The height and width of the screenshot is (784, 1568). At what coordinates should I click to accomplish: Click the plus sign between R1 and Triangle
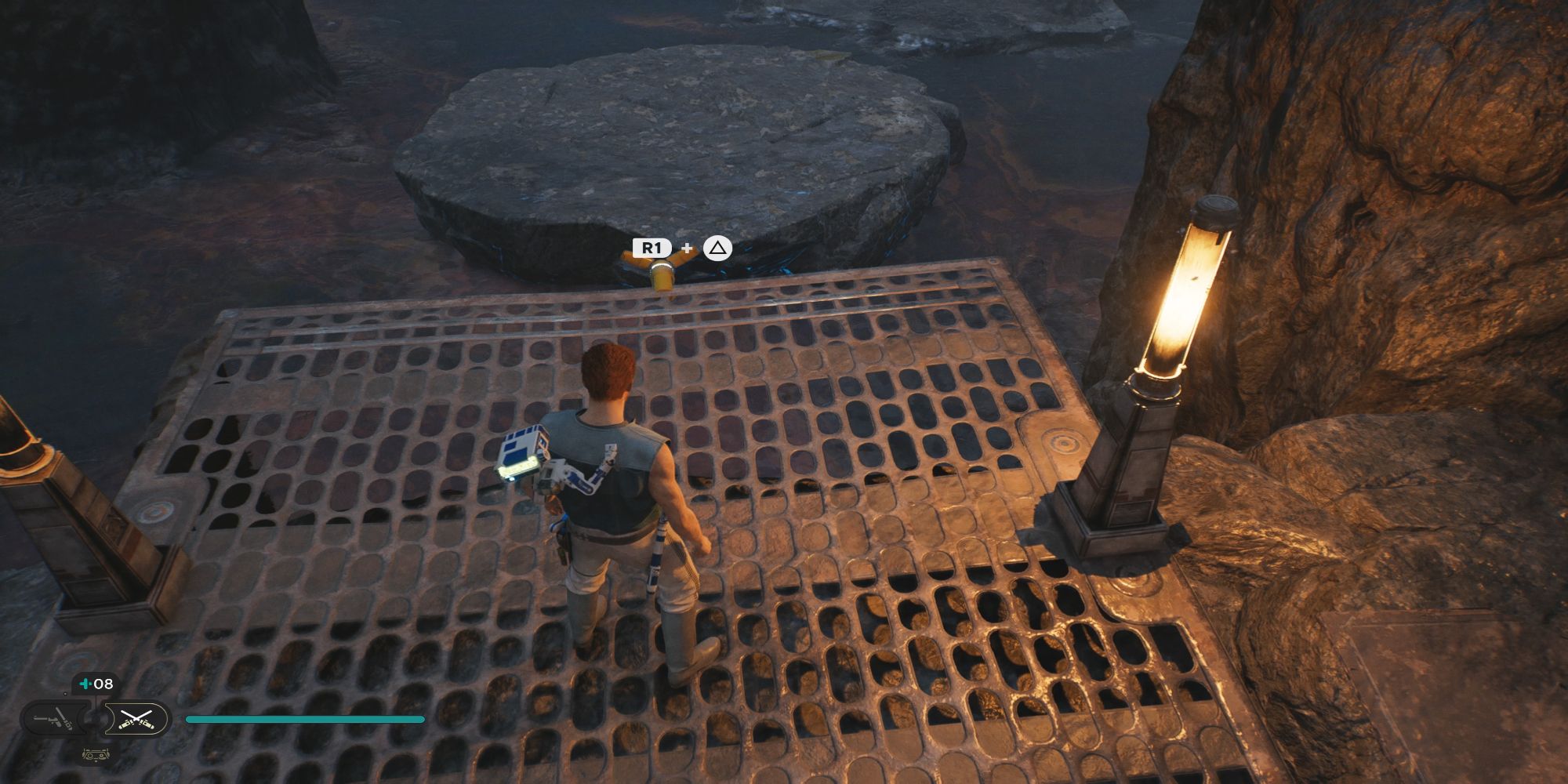tap(687, 248)
